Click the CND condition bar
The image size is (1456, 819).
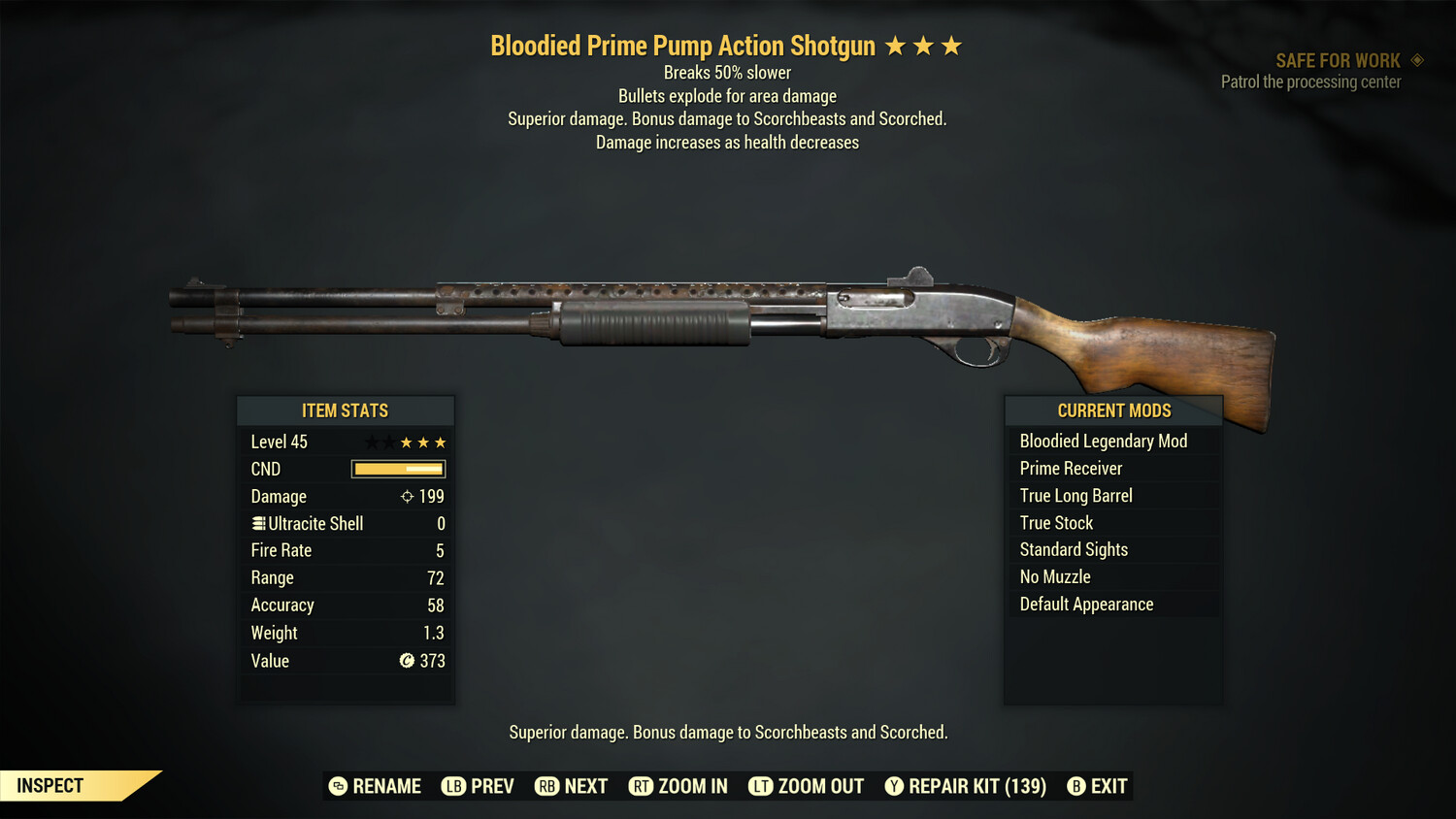[398, 469]
